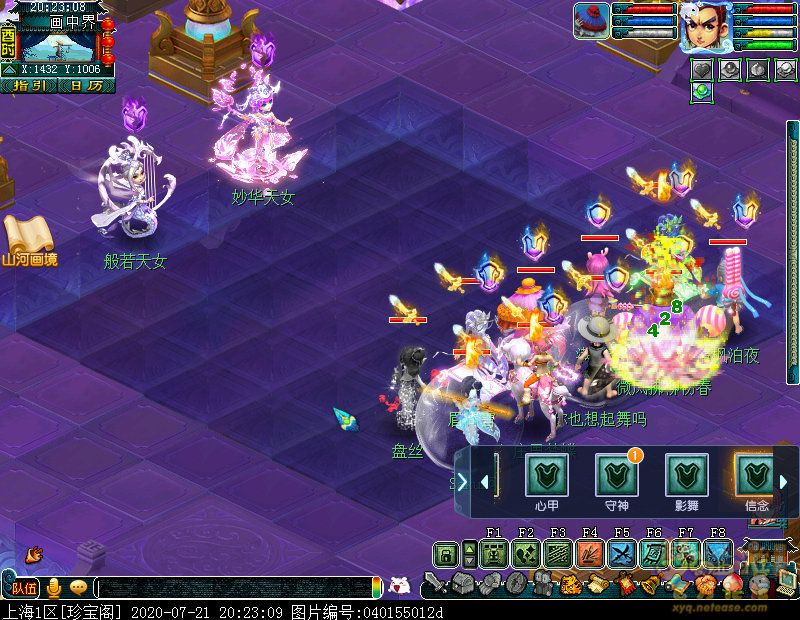This screenshot has height=620, width=800.
Task: Collapse the skill panel with the chevron
Action: 462,482
